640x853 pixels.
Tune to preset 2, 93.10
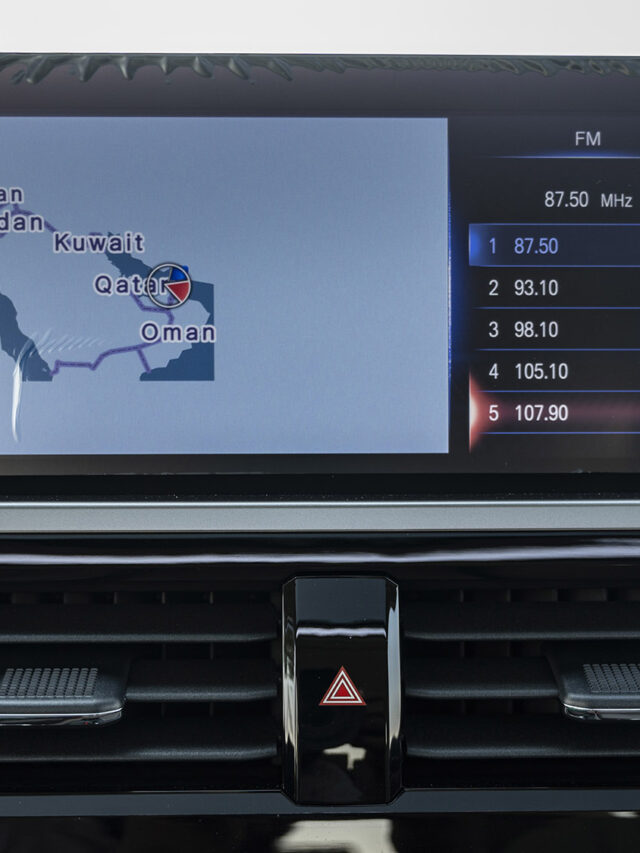click(553, 288)
